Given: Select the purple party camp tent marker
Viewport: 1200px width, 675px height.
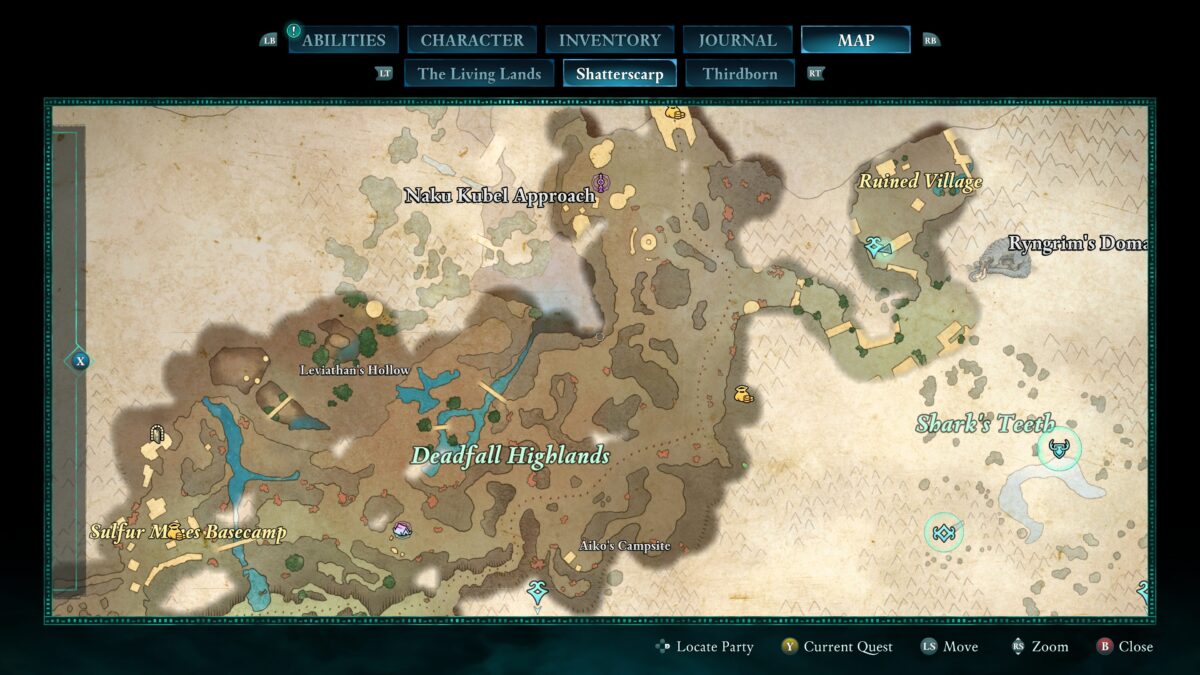Looking at the screenshot, I should [x=402, y=529].
